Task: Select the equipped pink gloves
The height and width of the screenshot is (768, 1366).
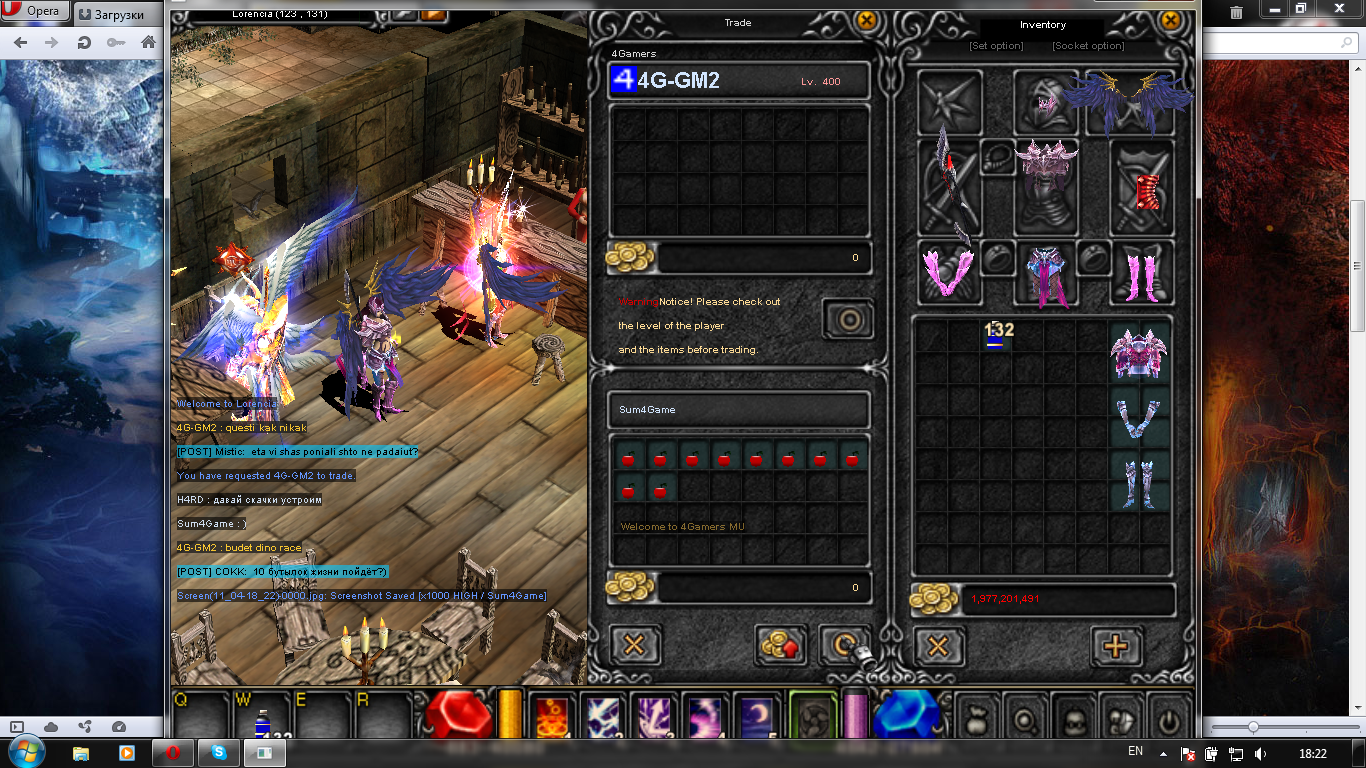Action: pos(946,272)
